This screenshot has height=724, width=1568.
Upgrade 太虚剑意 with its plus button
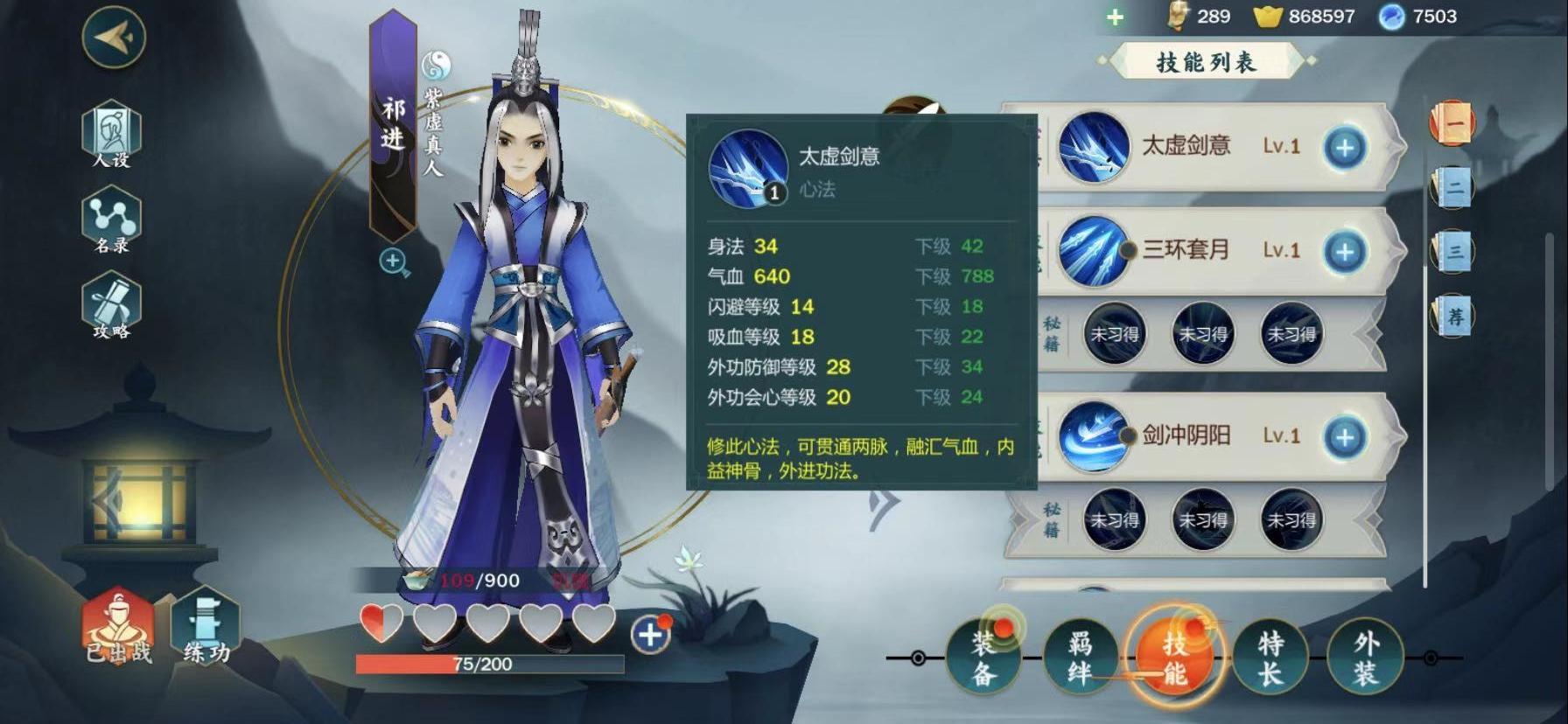1345,148
